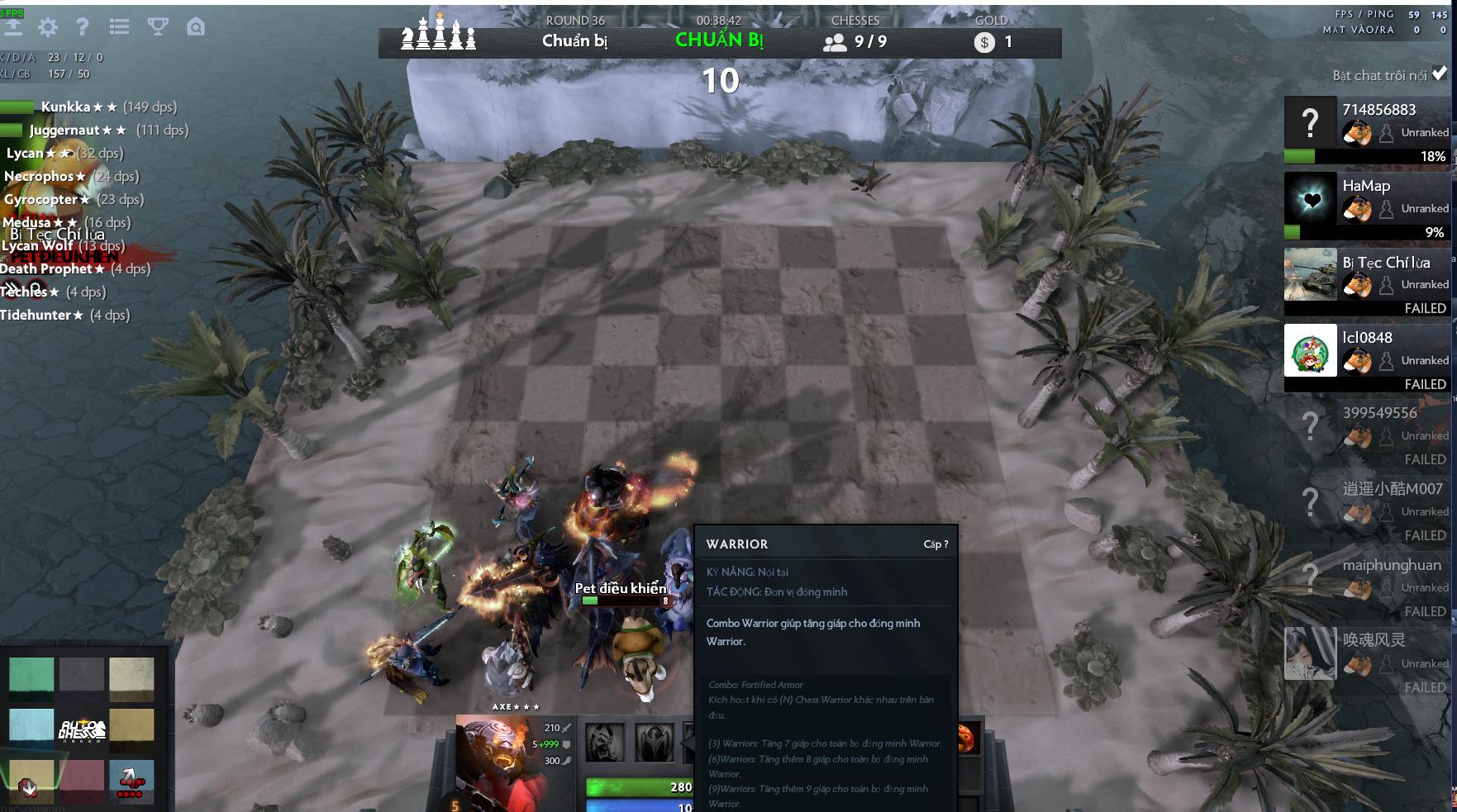The width and height of the screenshot is (1457, 812).
Task: Select Axe's first ability icon
Action: point(603,742)
